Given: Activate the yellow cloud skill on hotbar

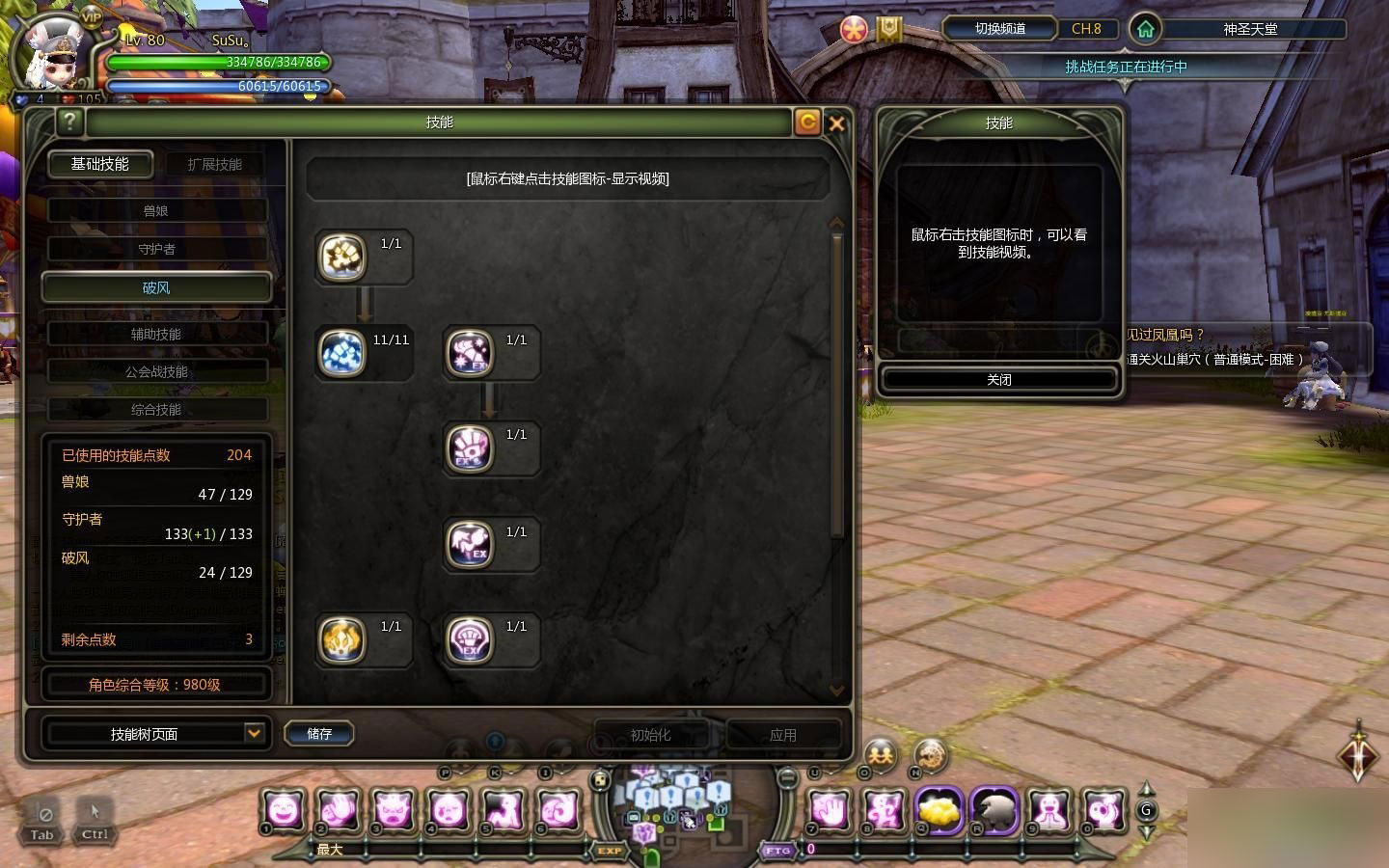Looking at the screenshot, I should (x=938, y=809).
